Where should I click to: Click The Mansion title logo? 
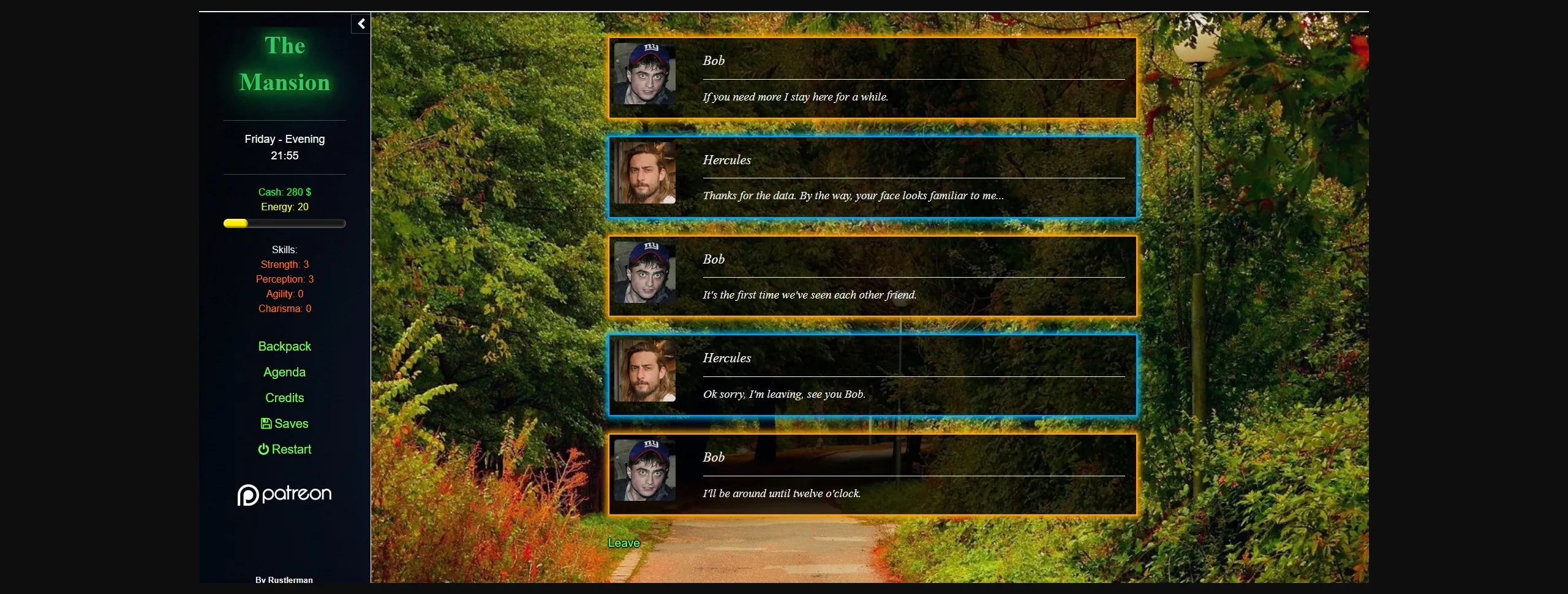click(x=284, y=64)
